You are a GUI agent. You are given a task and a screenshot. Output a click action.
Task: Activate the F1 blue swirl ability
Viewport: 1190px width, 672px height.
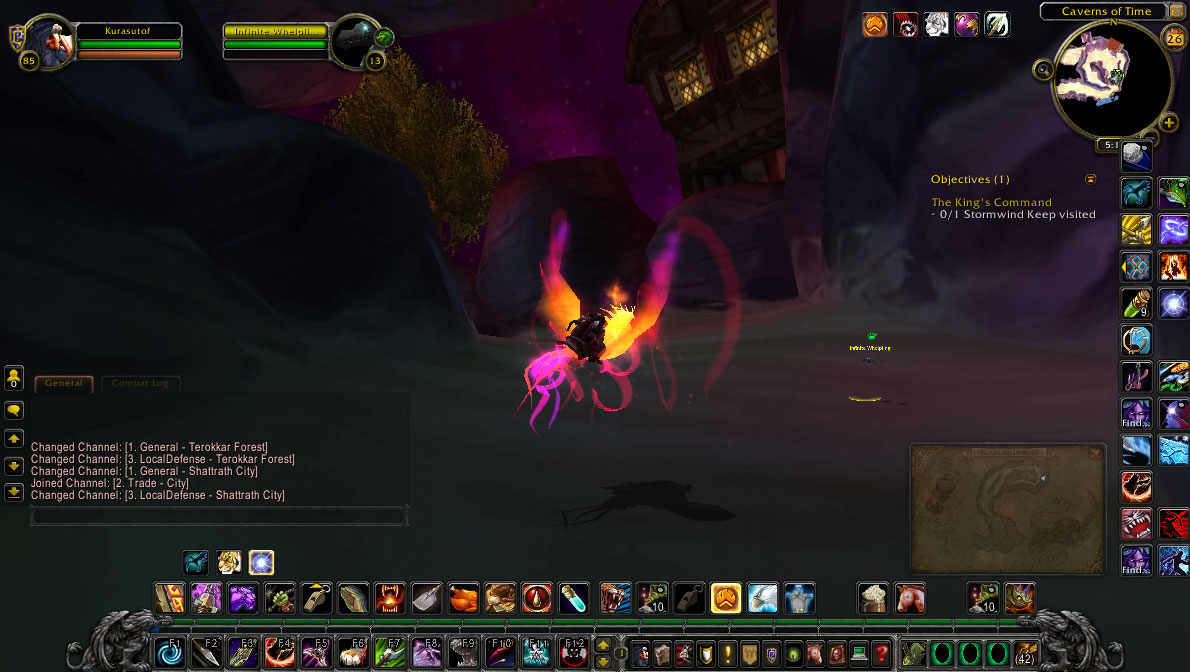point(169,654)
